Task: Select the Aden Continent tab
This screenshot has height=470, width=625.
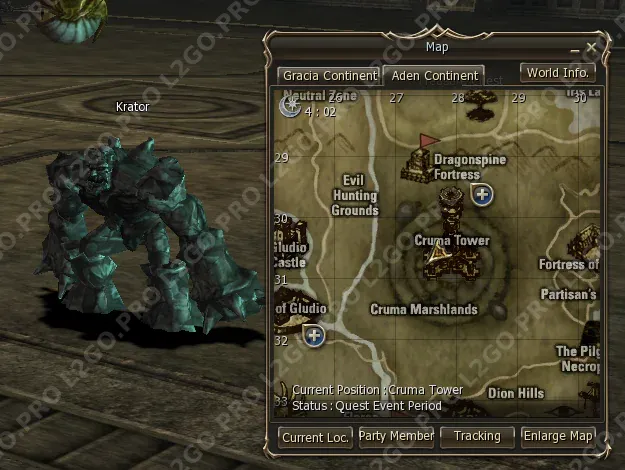Action: pyautogui.click(x=434, y=75)
